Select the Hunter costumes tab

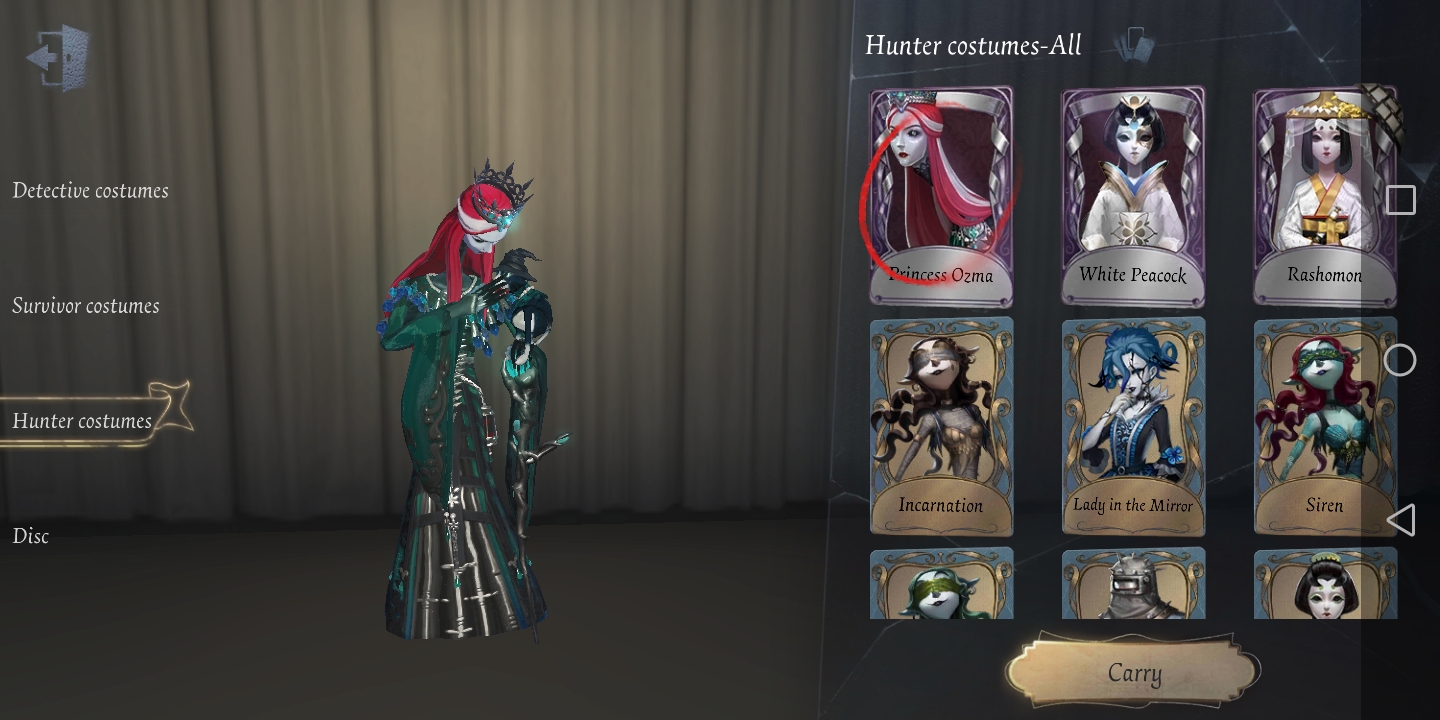tap(83, 420)
